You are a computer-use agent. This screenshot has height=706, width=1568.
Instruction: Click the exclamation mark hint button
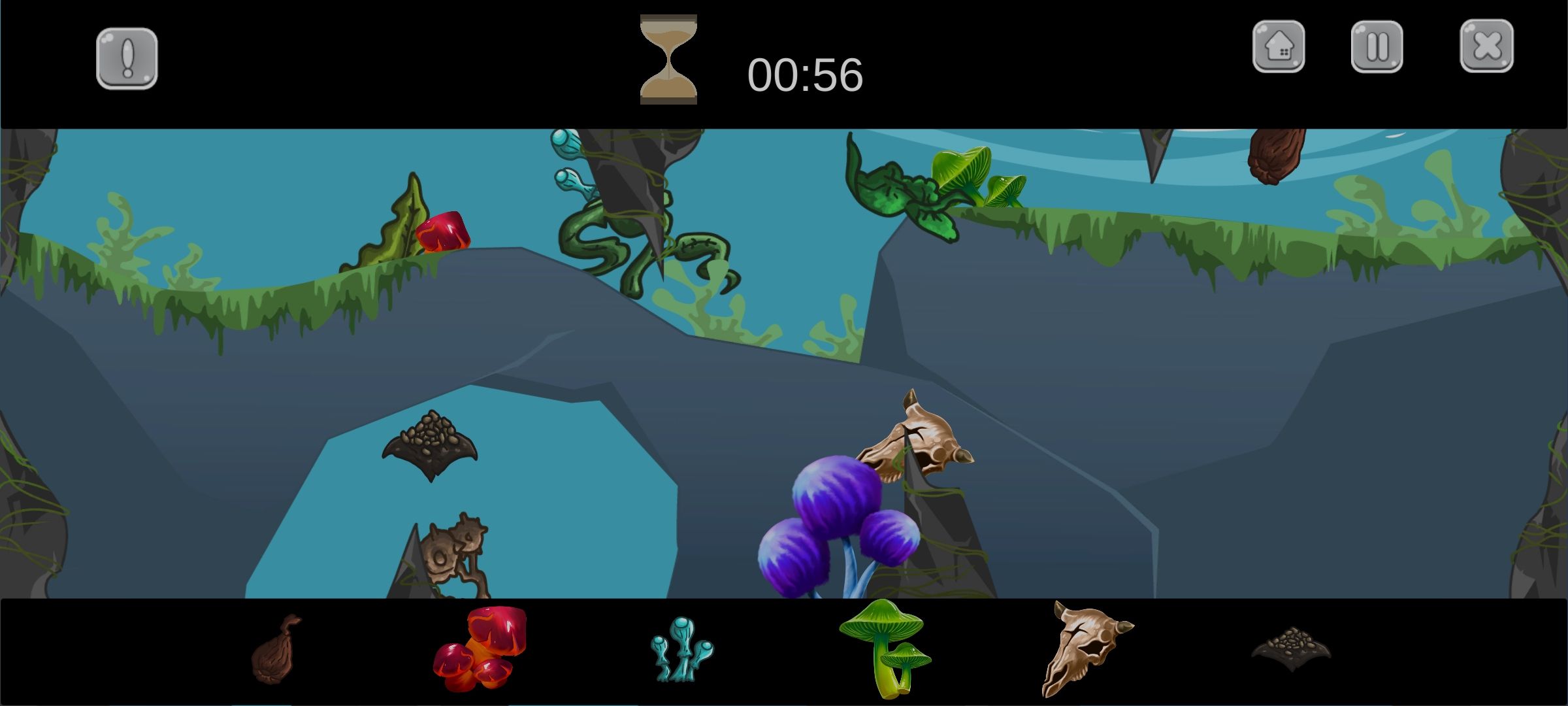pyautogui.click(x=127, y=58)
